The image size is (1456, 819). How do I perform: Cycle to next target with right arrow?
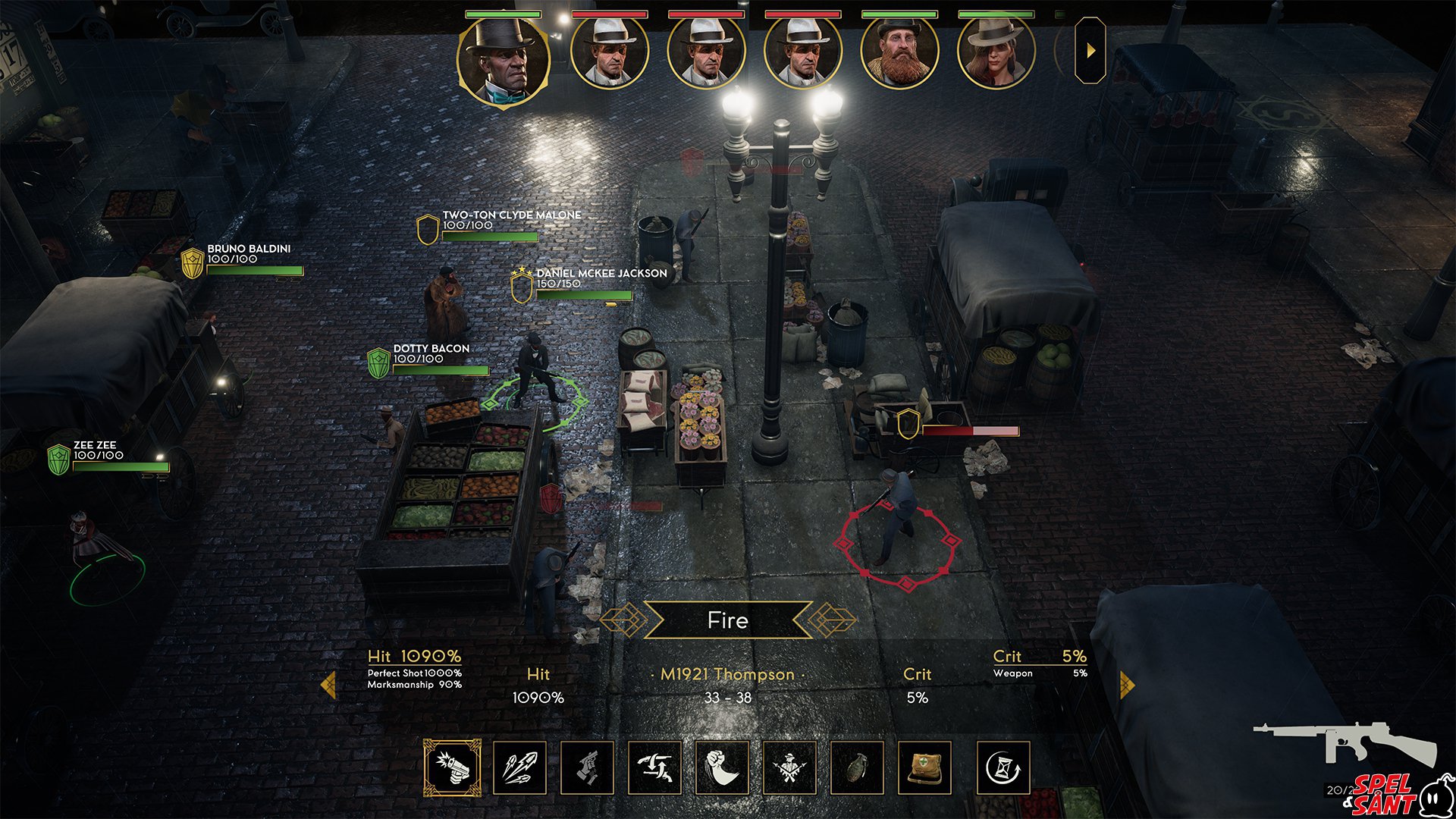click(x=1127, y=686)
